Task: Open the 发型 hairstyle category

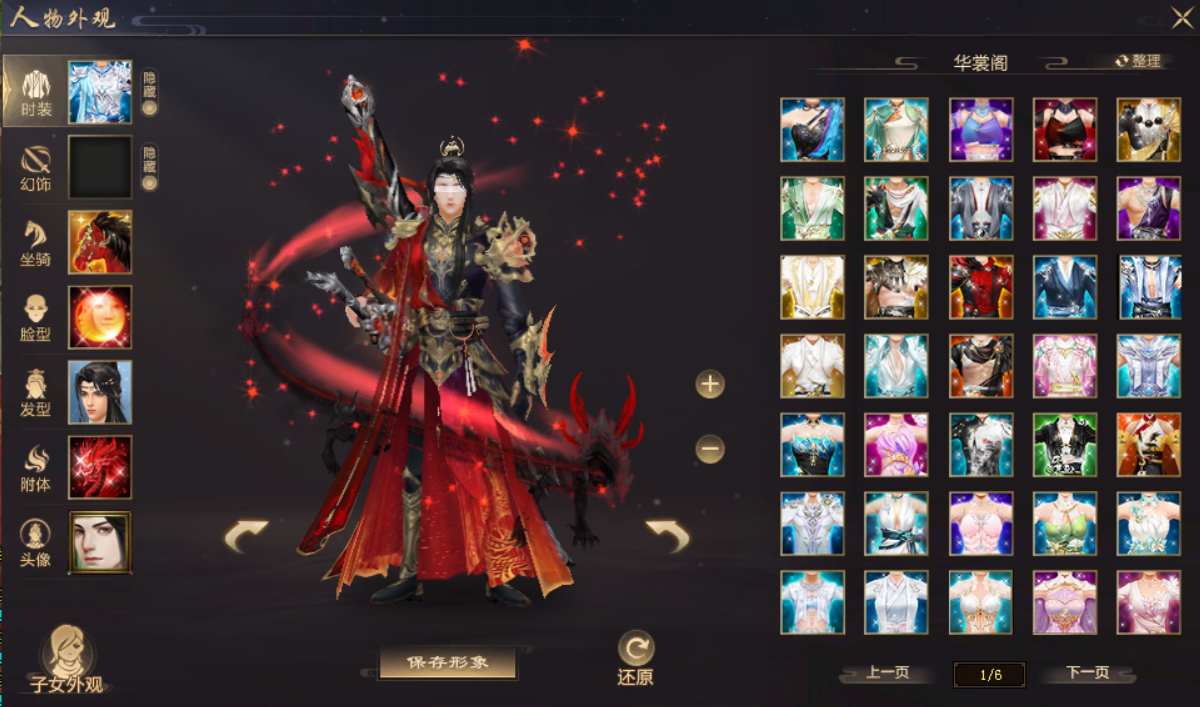Action: 36,393
